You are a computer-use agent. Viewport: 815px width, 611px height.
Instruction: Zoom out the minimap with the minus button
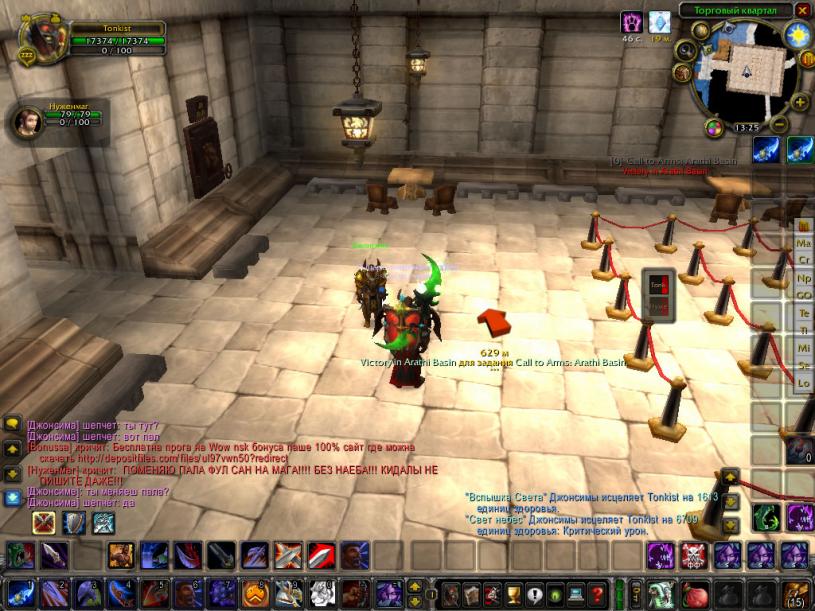coord(778,125)
